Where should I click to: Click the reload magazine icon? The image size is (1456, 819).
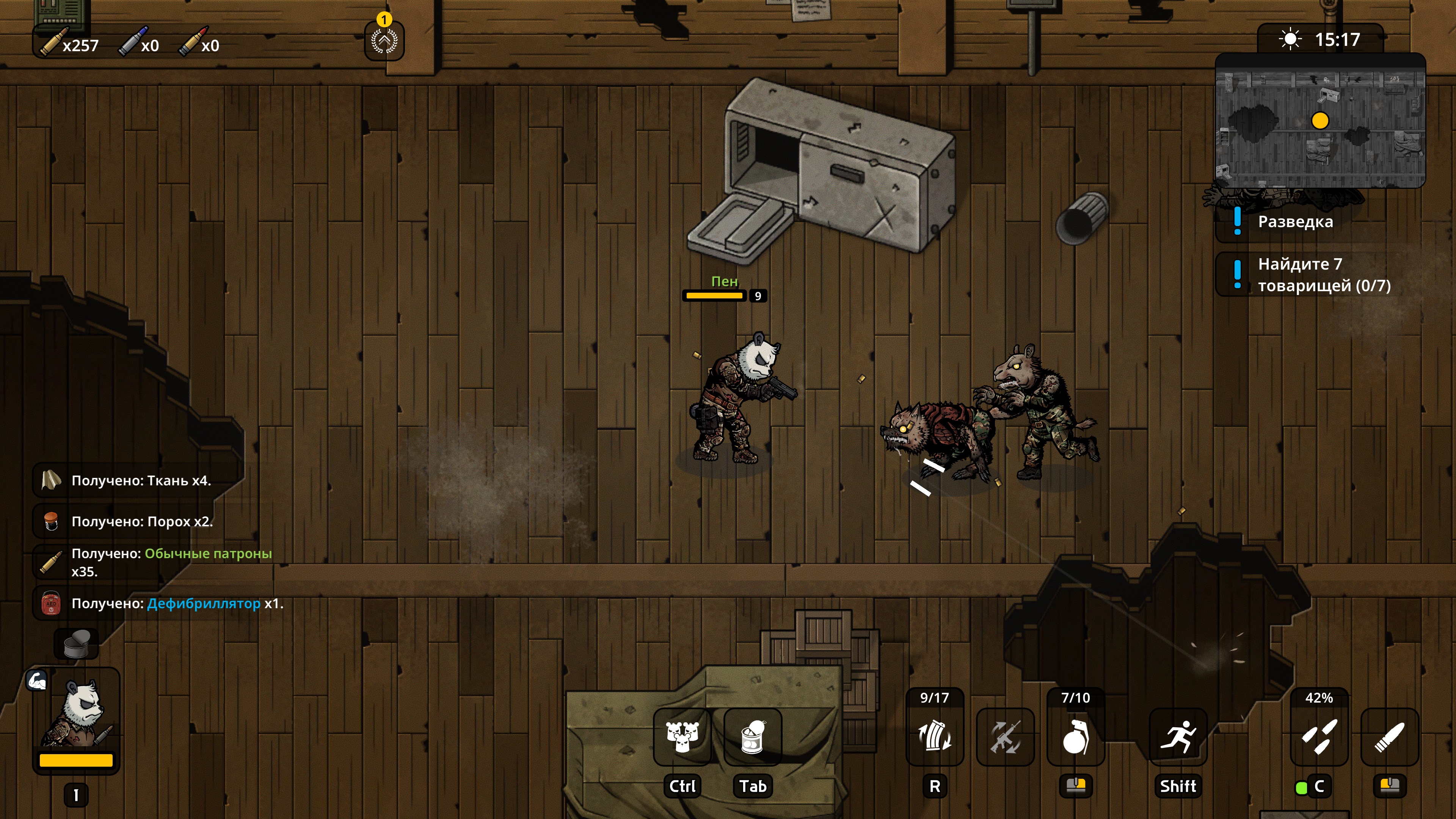[934, 737]
